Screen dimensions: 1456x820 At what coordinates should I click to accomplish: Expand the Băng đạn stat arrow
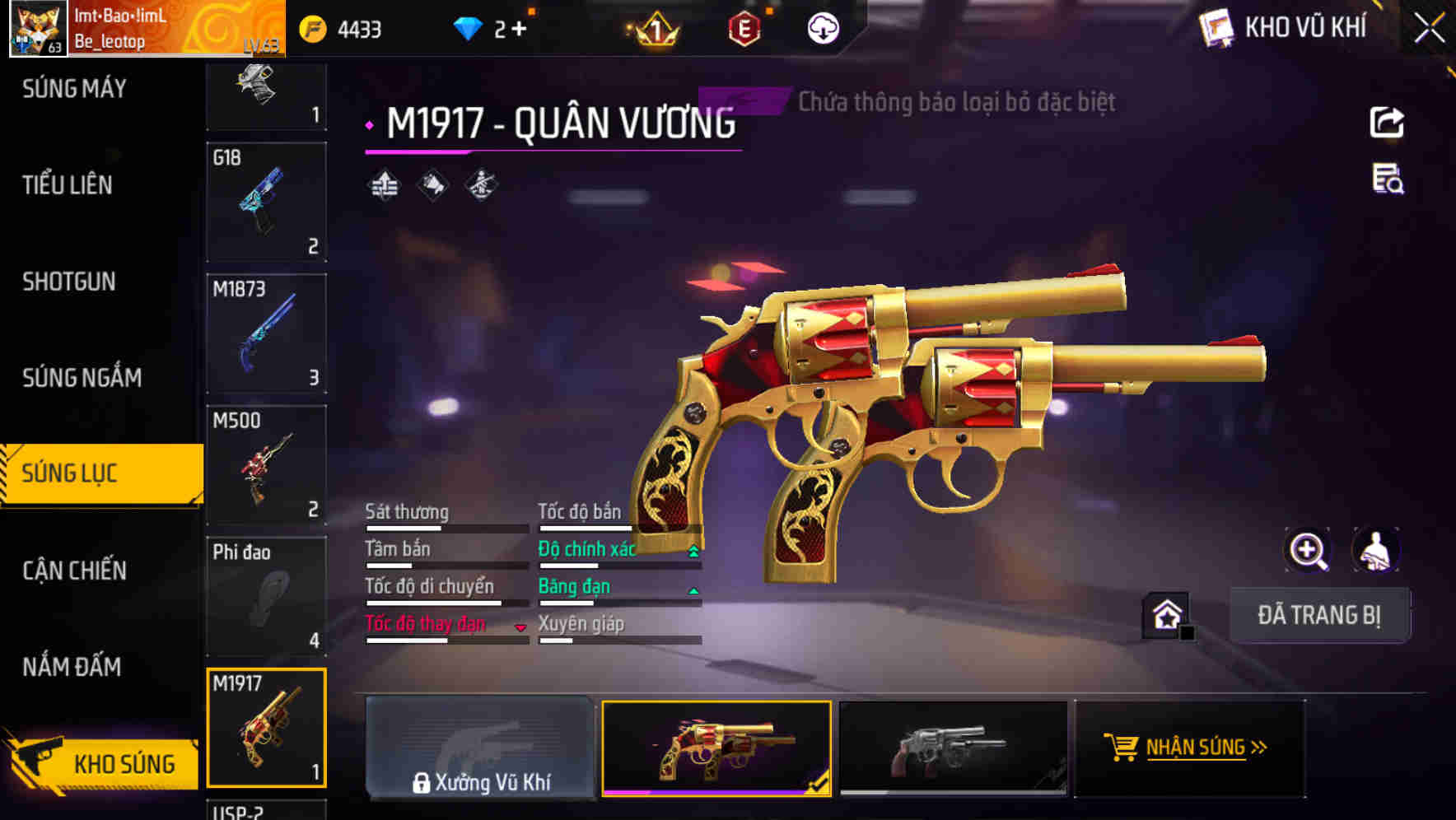tap(693, 589)
